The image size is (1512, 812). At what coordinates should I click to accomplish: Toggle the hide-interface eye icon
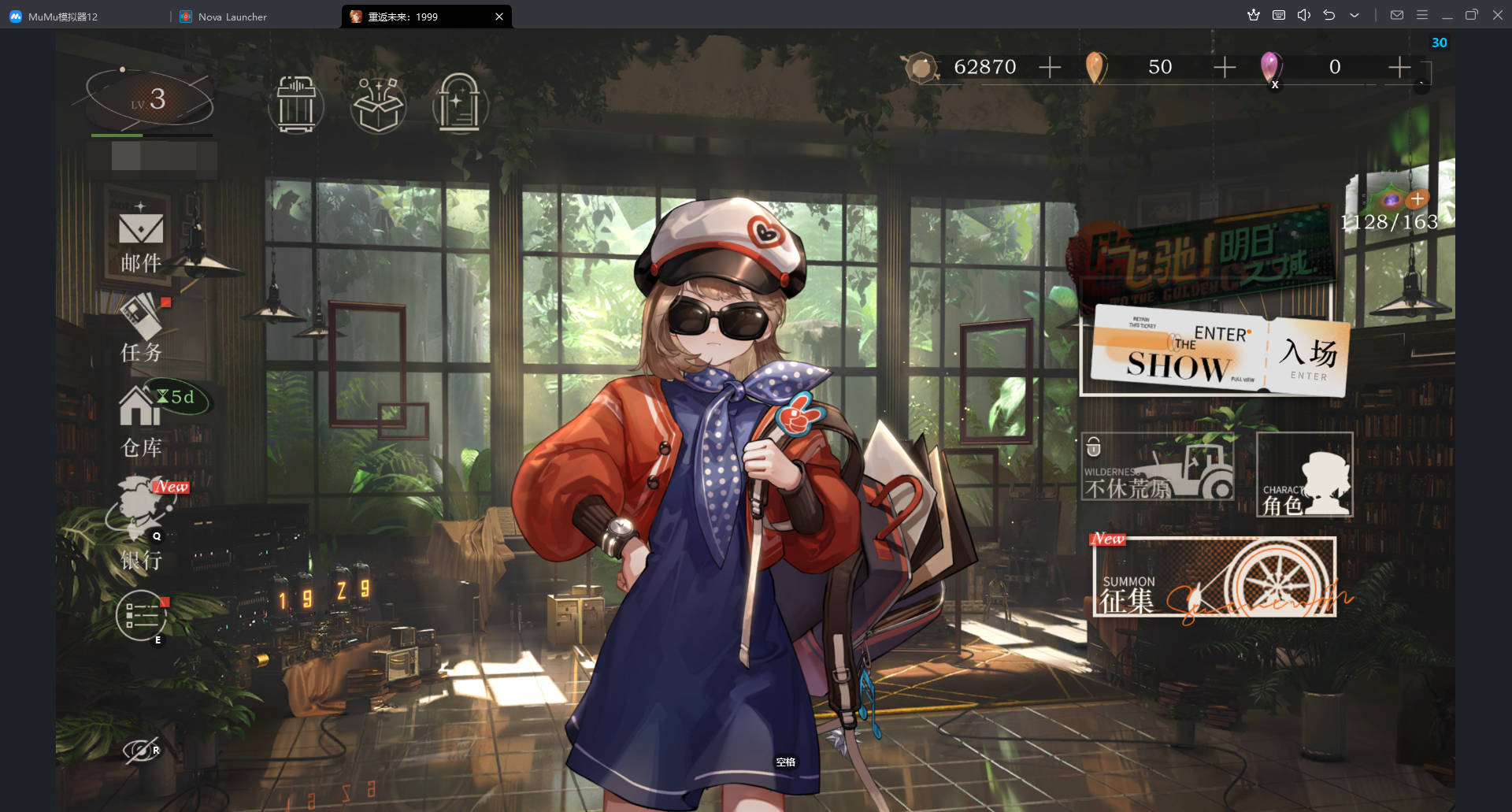click(140, 750)
